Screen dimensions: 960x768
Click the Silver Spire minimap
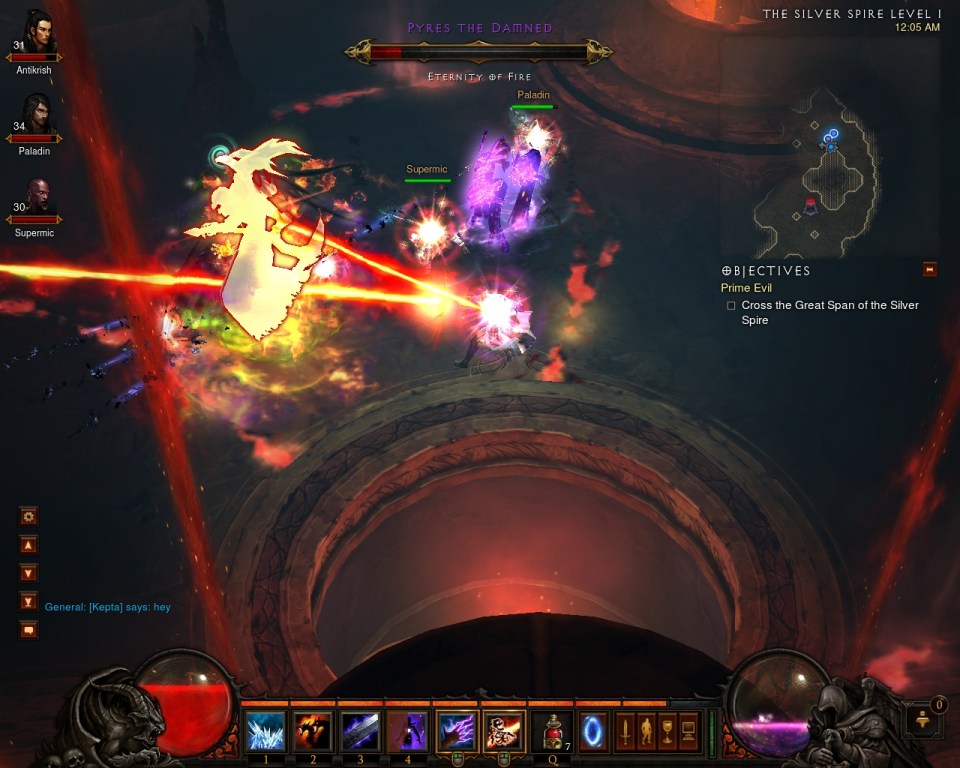tap(831, 170)
